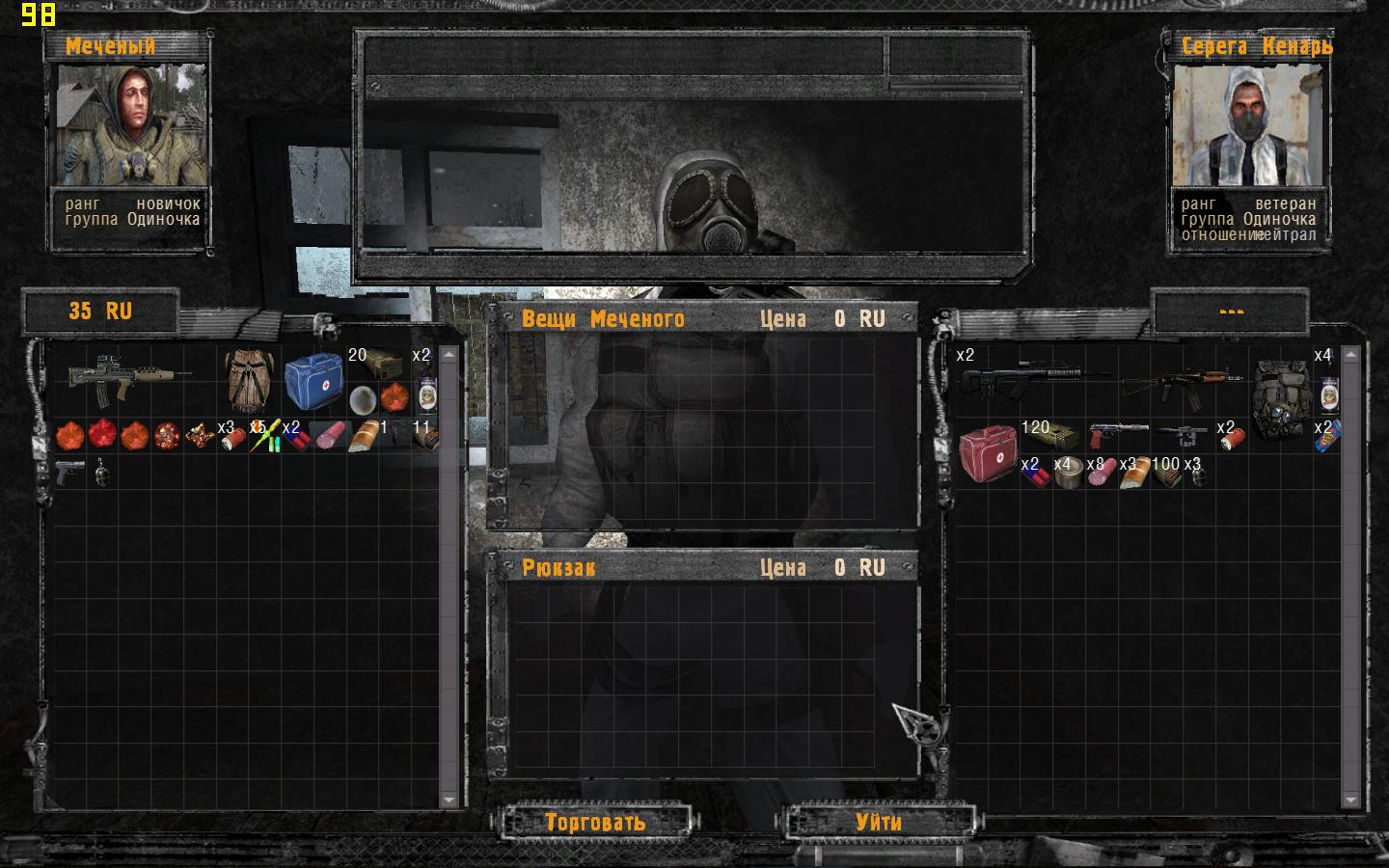The height and width of the screenshot is (868, 1389).
Task: Pick the star-shaped artifact
Action: (x=200, y=436)
